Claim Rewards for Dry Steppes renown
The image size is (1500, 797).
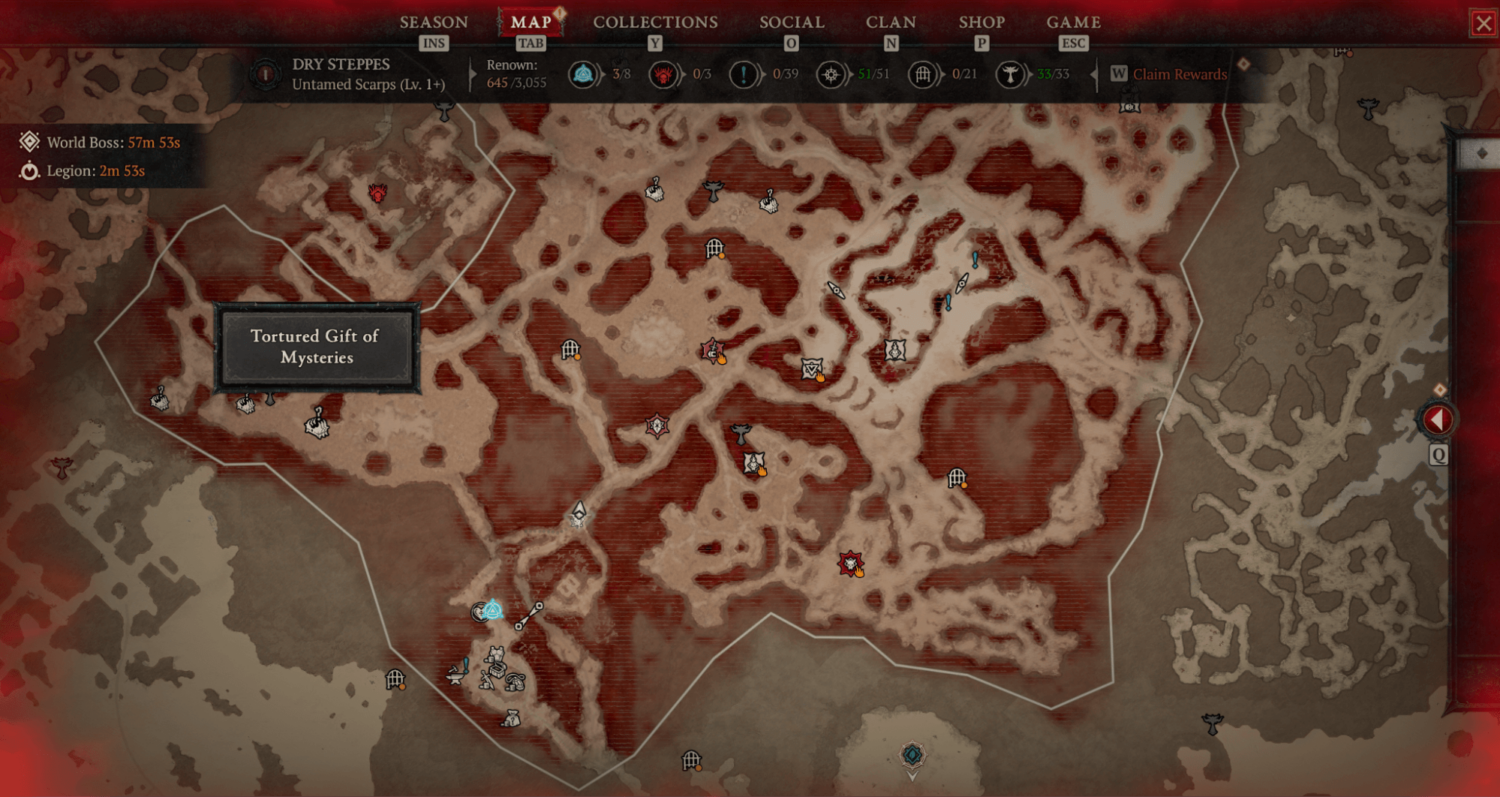tap(1179, 74)
